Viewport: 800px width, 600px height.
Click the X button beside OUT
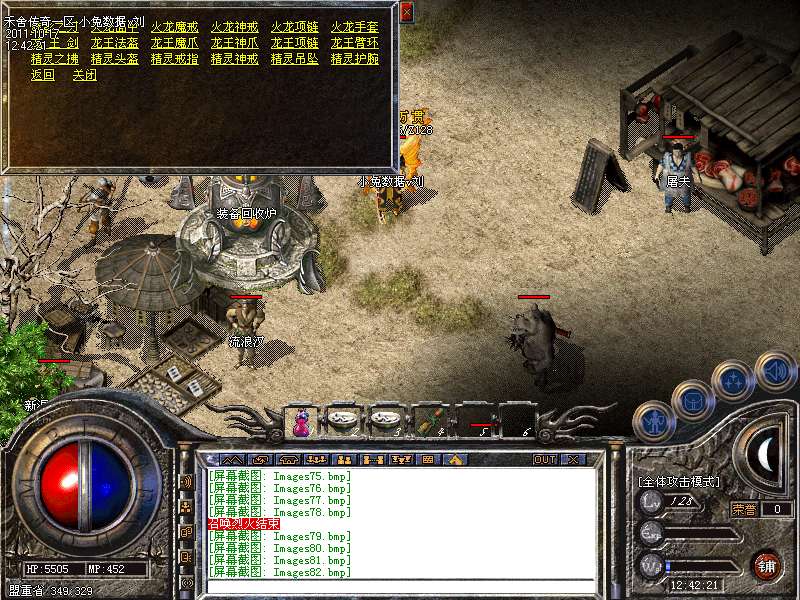pos(573,460)
